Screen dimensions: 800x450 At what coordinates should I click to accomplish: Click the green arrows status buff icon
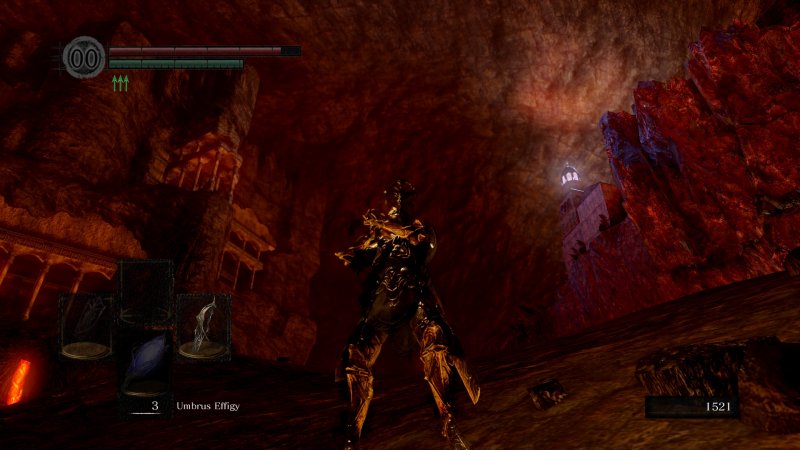(x=121, y=84)
